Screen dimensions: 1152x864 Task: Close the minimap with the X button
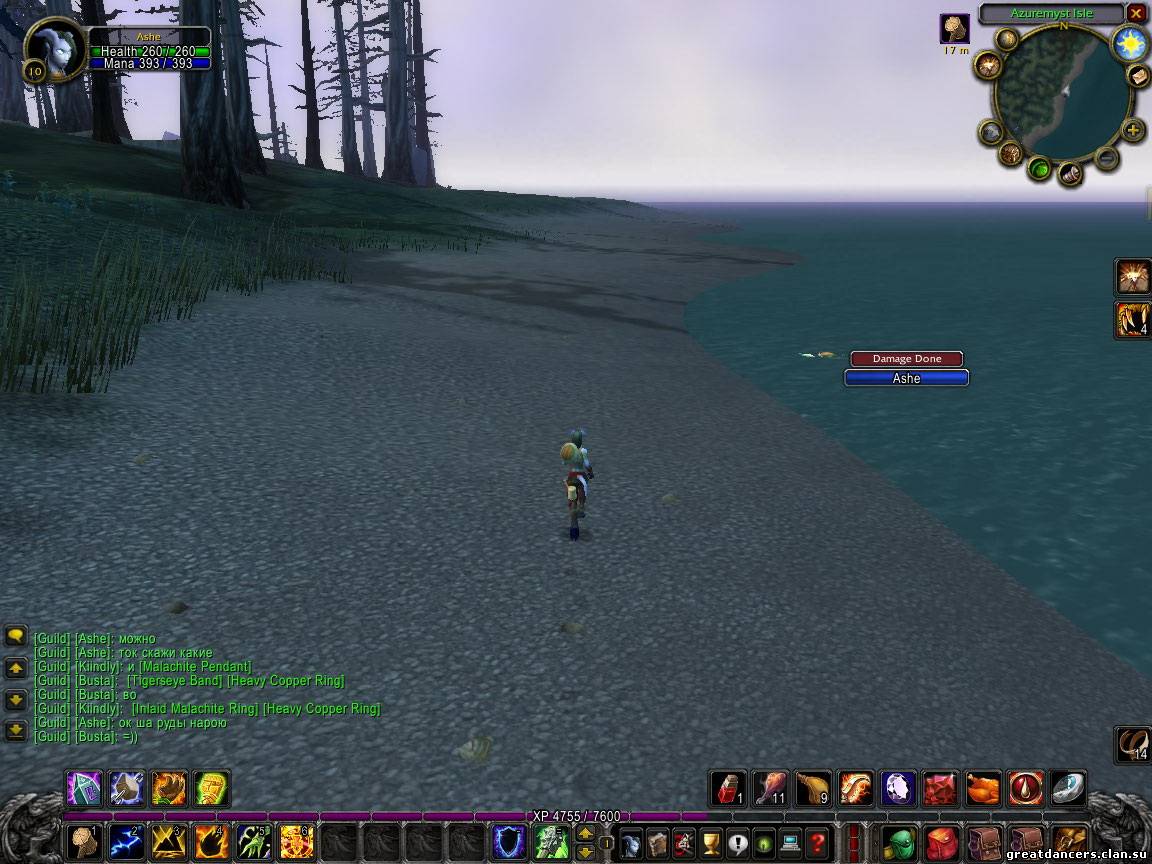coord(1136,13)
